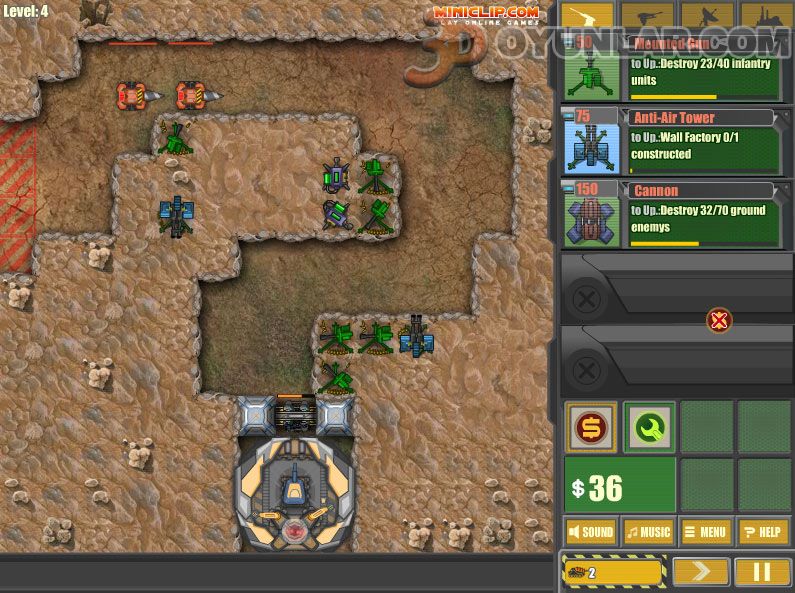Switch to the gun turrets tab
The height and width of the screenshot is (593, 795).
[x=587, y=16]
